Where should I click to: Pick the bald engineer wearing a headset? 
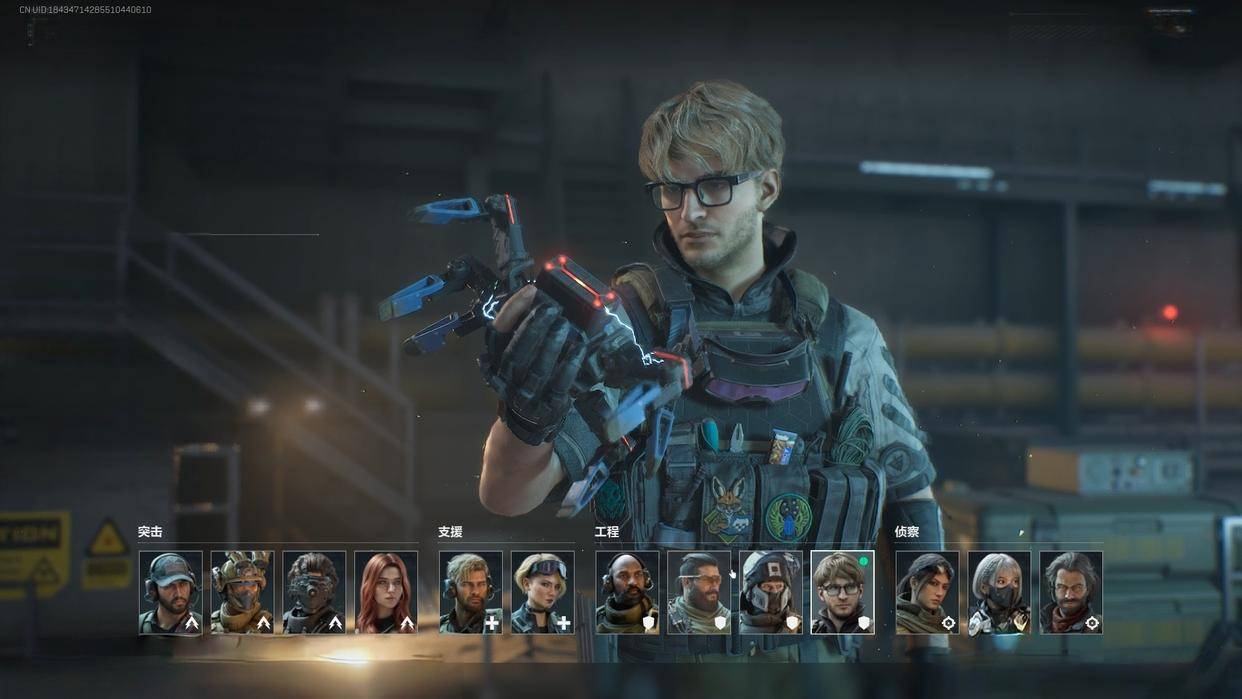pos(627,592)
